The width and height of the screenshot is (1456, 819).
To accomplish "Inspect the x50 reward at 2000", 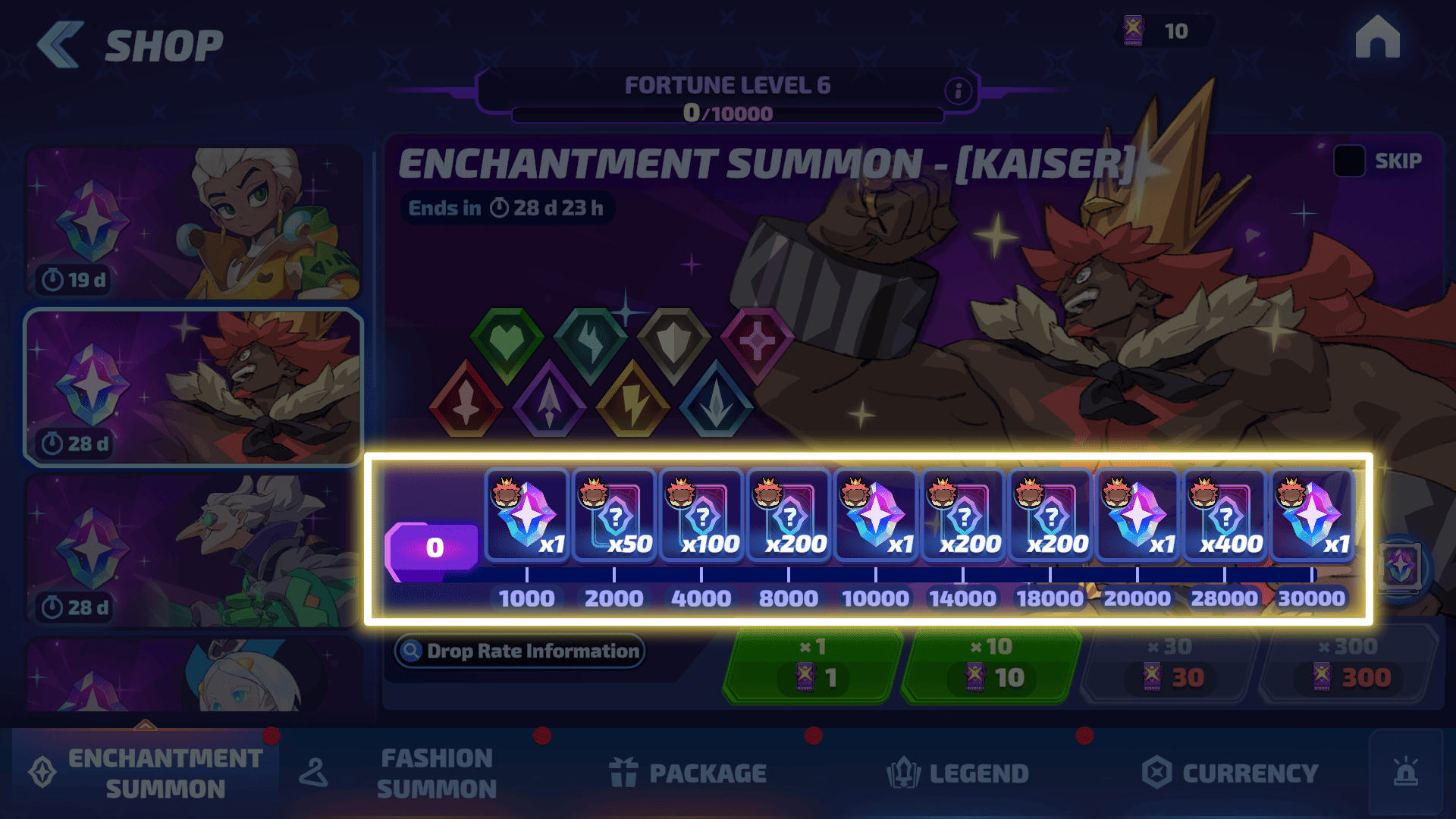I will tap(613, 516).
